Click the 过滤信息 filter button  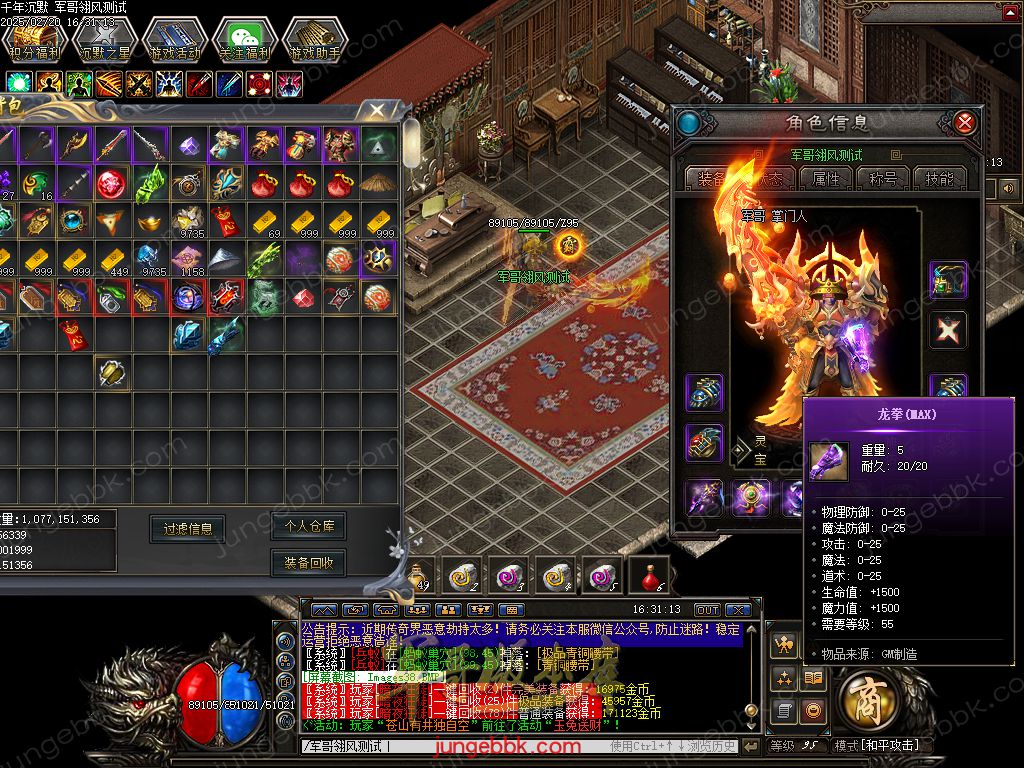coord(188,528)
